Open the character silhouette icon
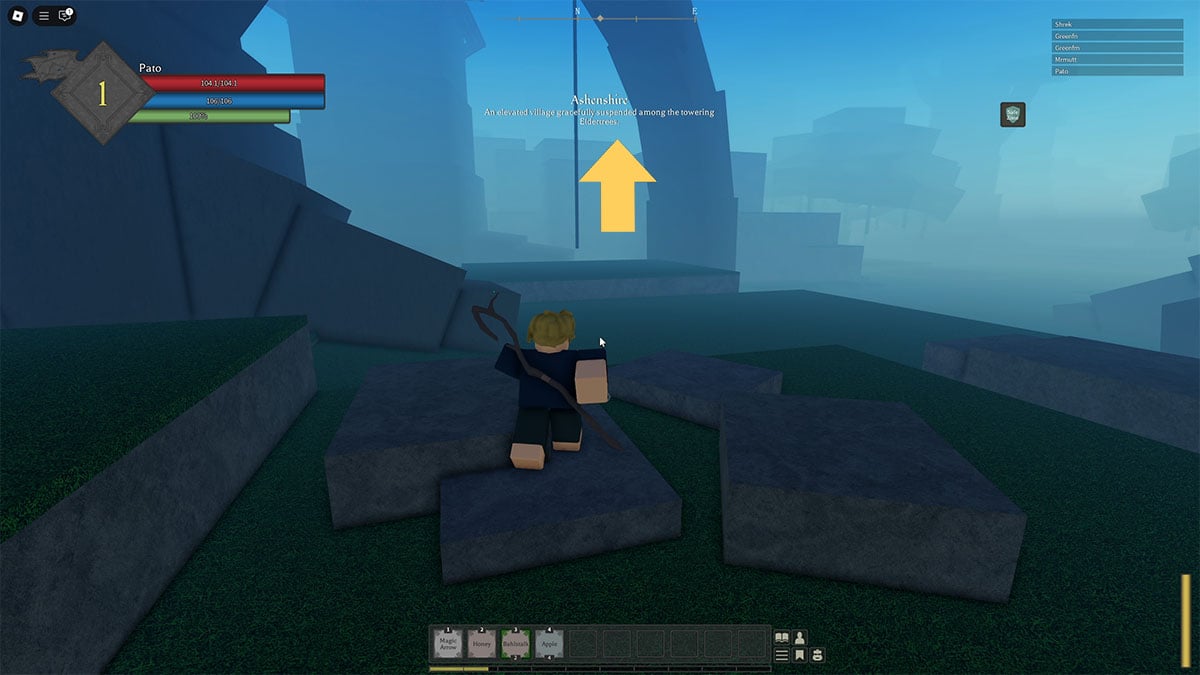This screenshot has width=1200, height=675. click(x=800, y=637)
